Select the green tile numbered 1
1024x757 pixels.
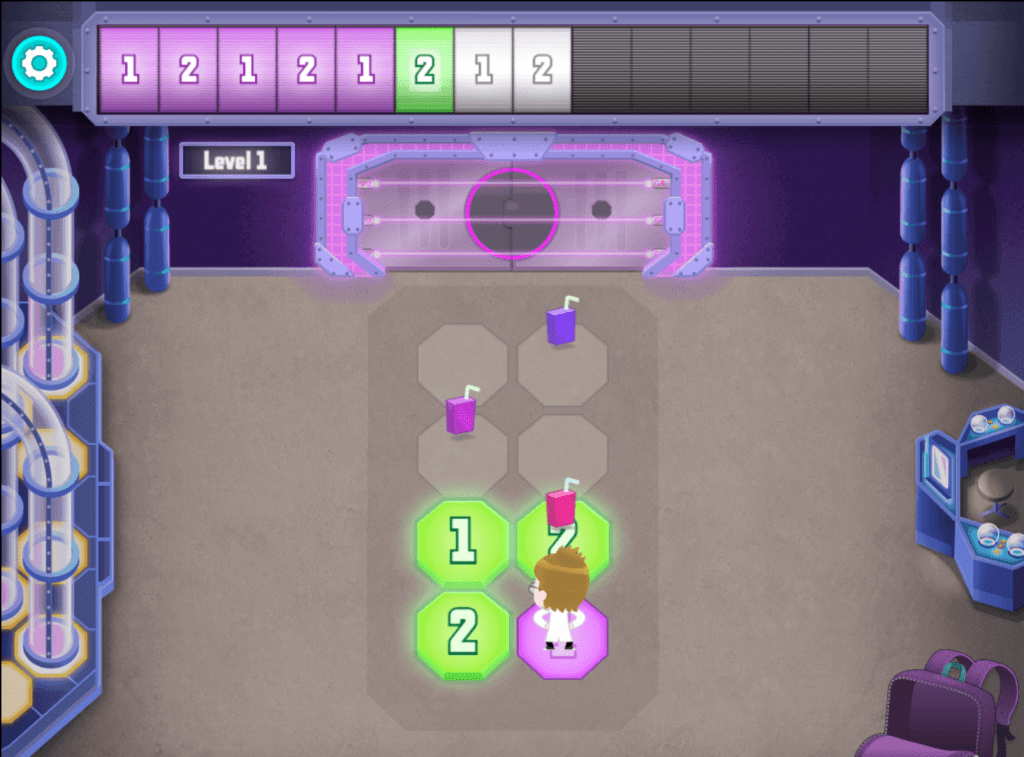pyautogui.click(x=462, y=542)
